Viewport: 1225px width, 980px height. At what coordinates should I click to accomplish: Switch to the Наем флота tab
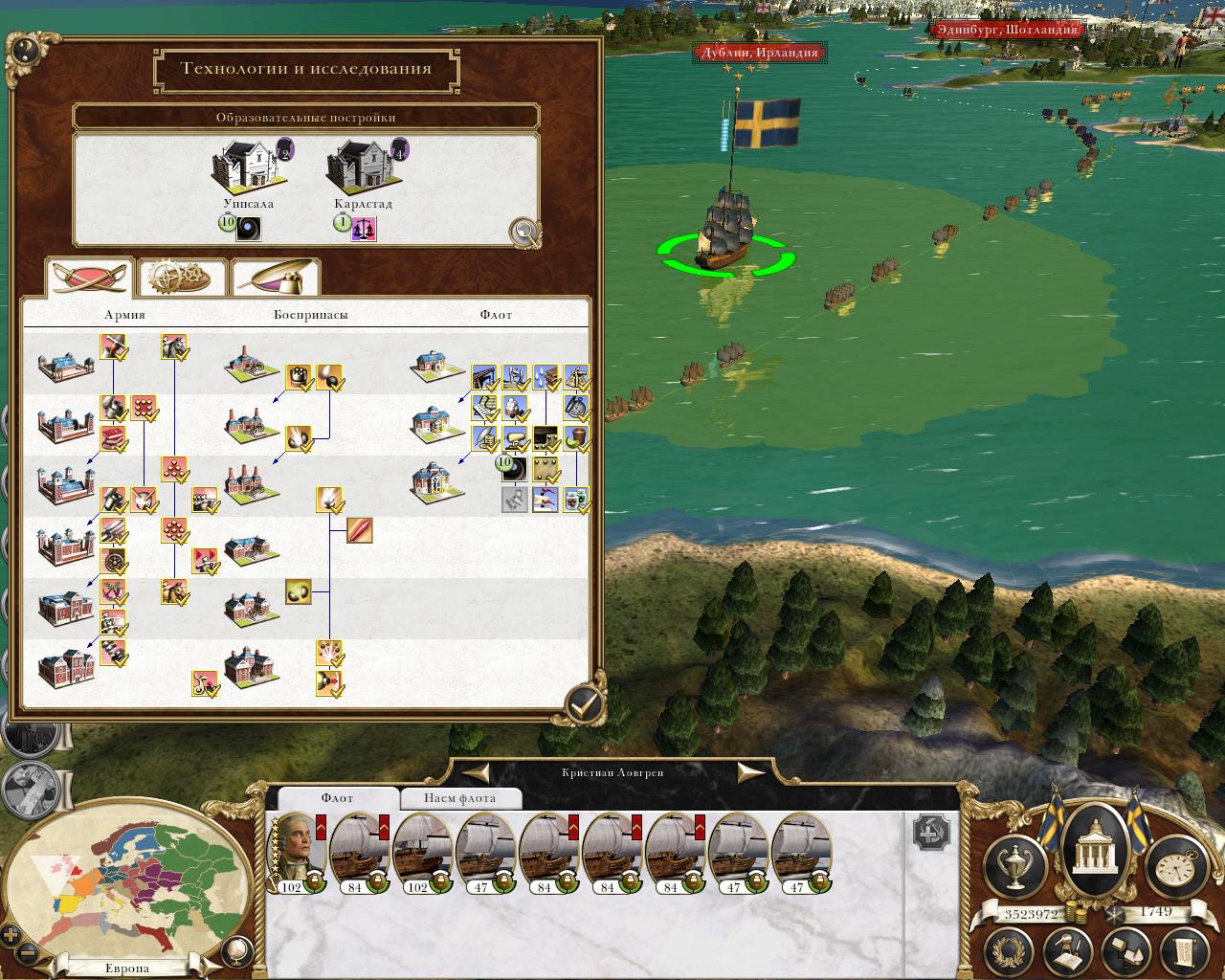pyautogui.click(x=459, y=798)
